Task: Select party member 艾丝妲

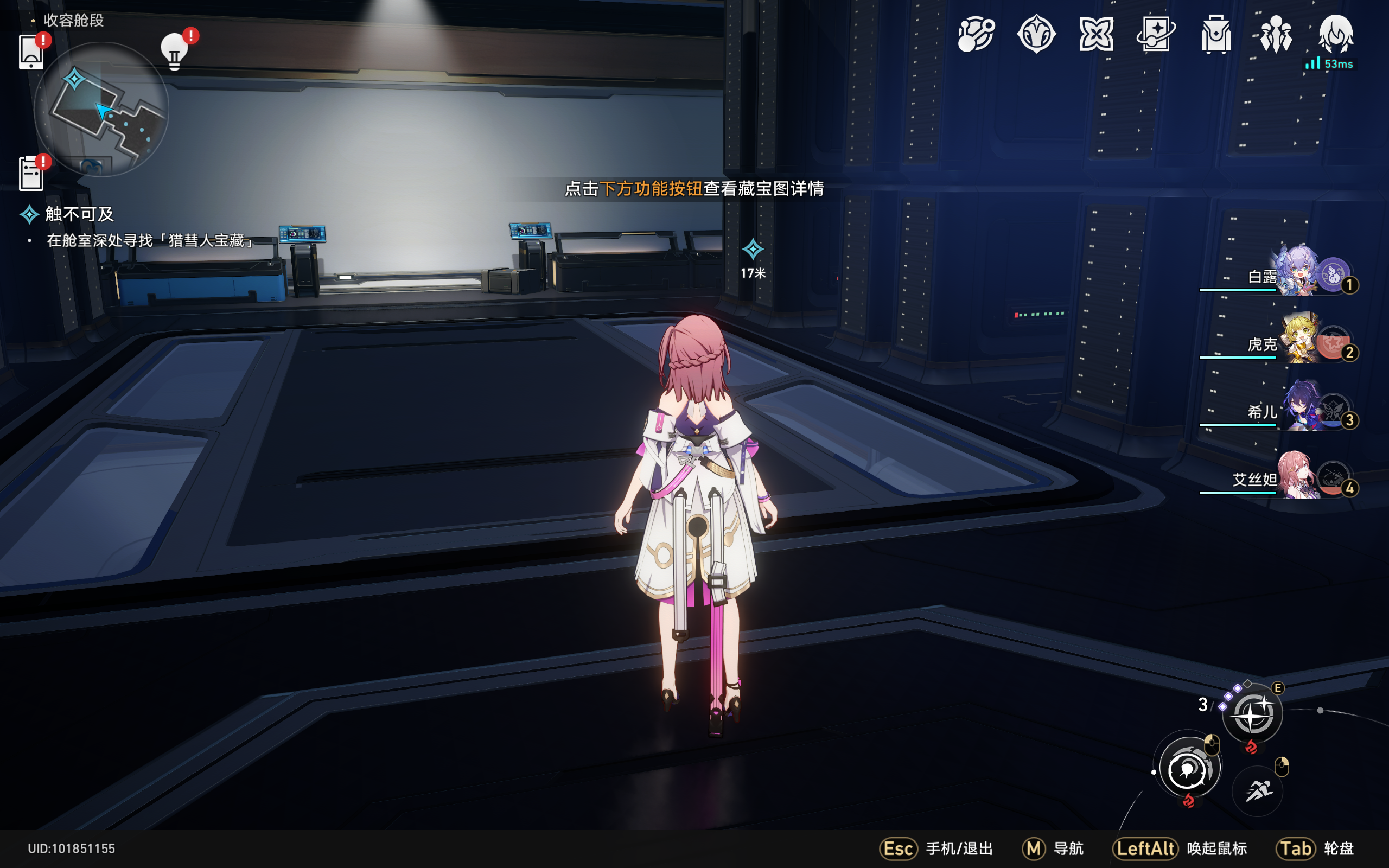Action: tap(1298, 475)
